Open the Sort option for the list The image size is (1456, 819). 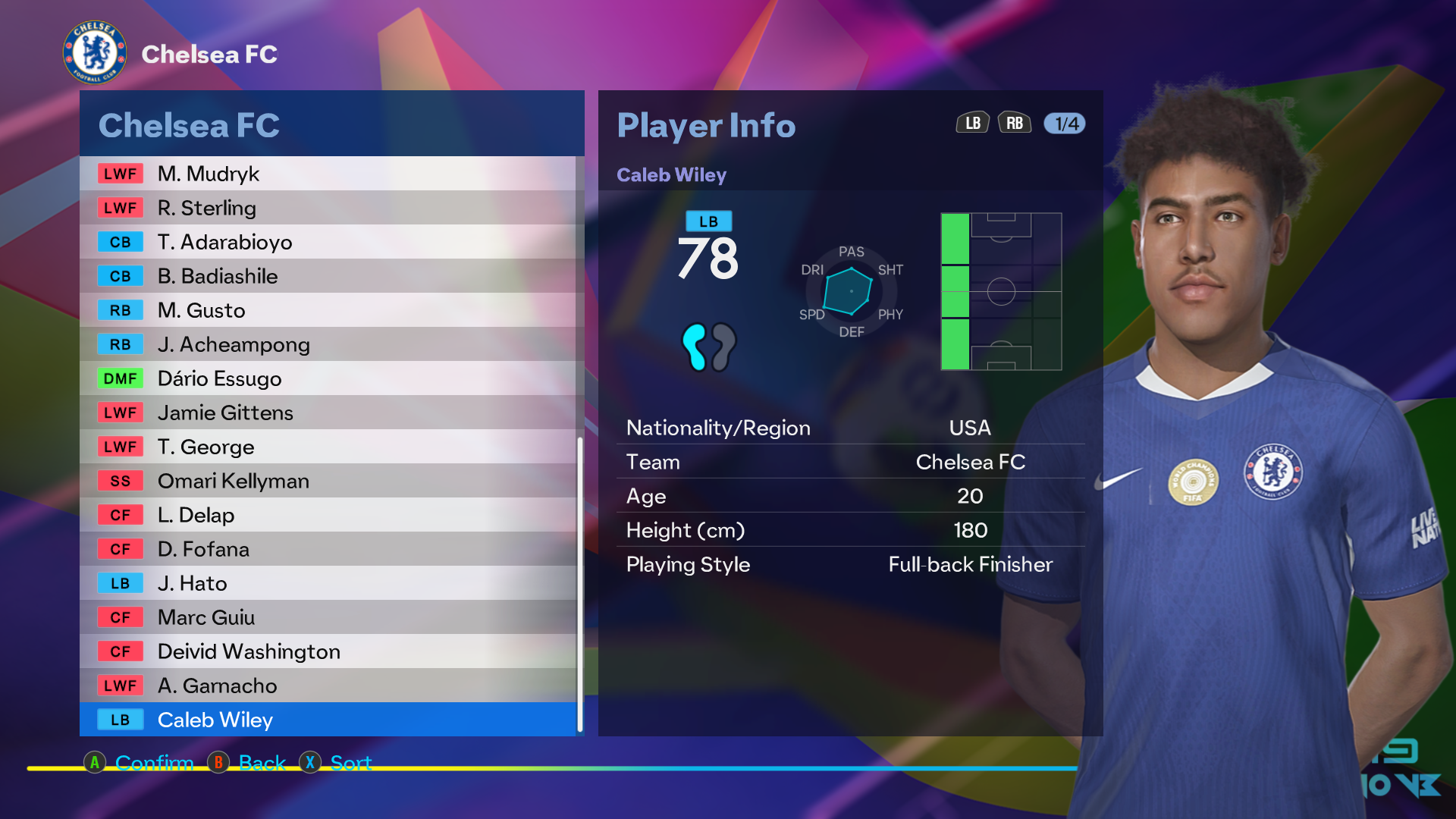350,762
